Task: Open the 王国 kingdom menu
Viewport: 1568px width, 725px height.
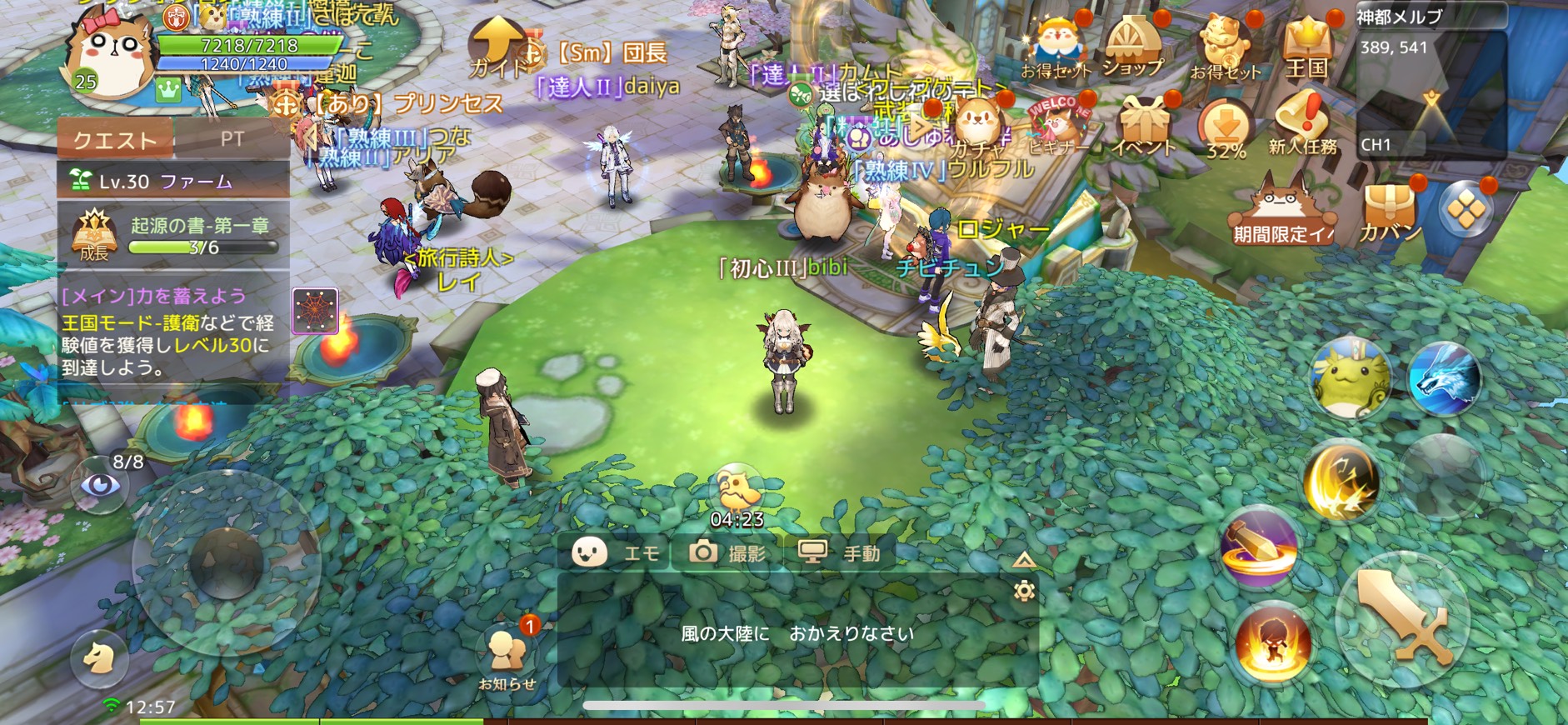Action: (1306, 48)
